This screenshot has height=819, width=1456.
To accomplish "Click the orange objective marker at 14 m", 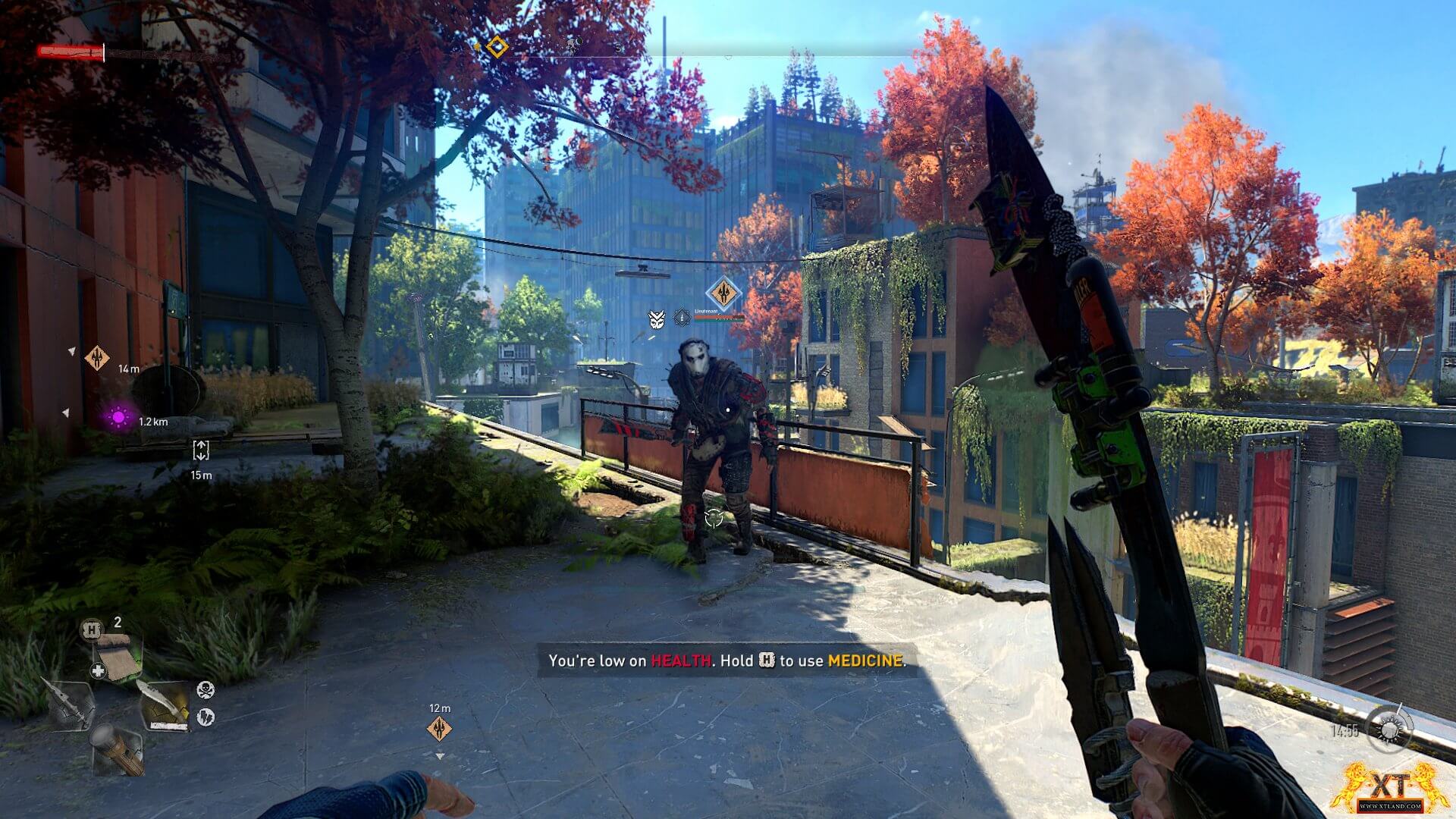I will click(97, 357).
